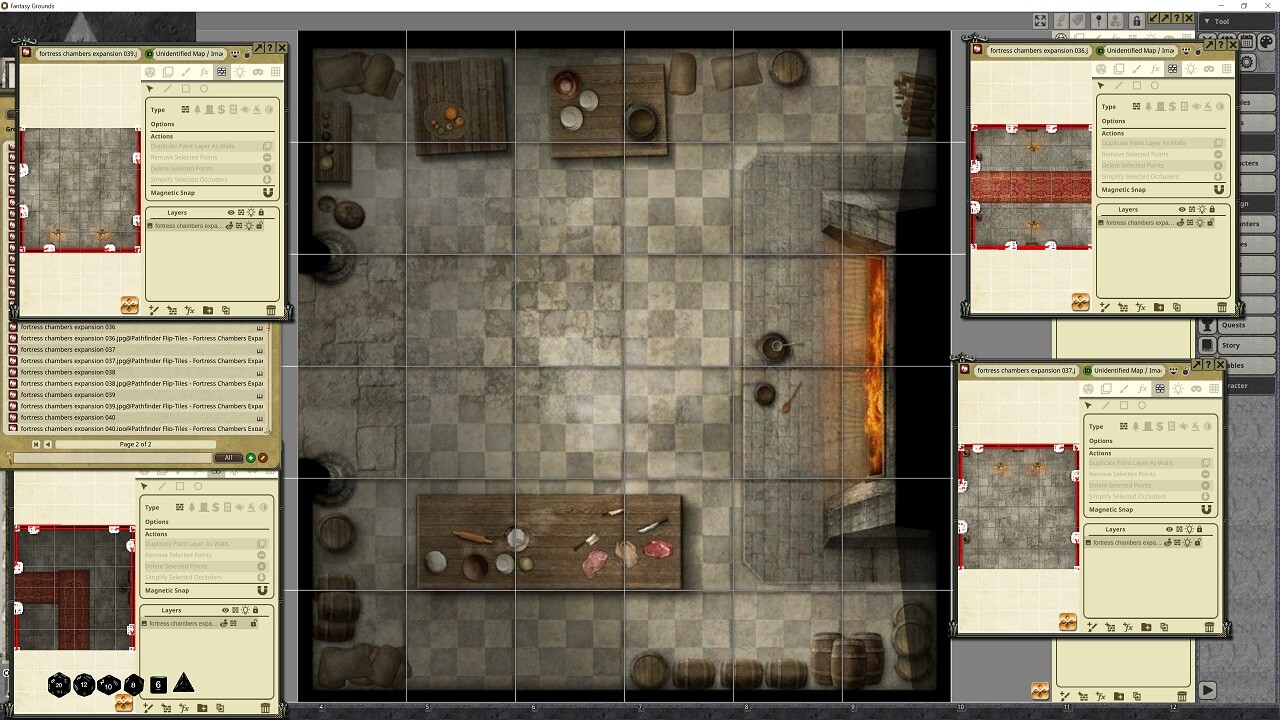Toggle the Layers visibility eye icon
The image size is (1280, 720).
click(x=231, y=212)
